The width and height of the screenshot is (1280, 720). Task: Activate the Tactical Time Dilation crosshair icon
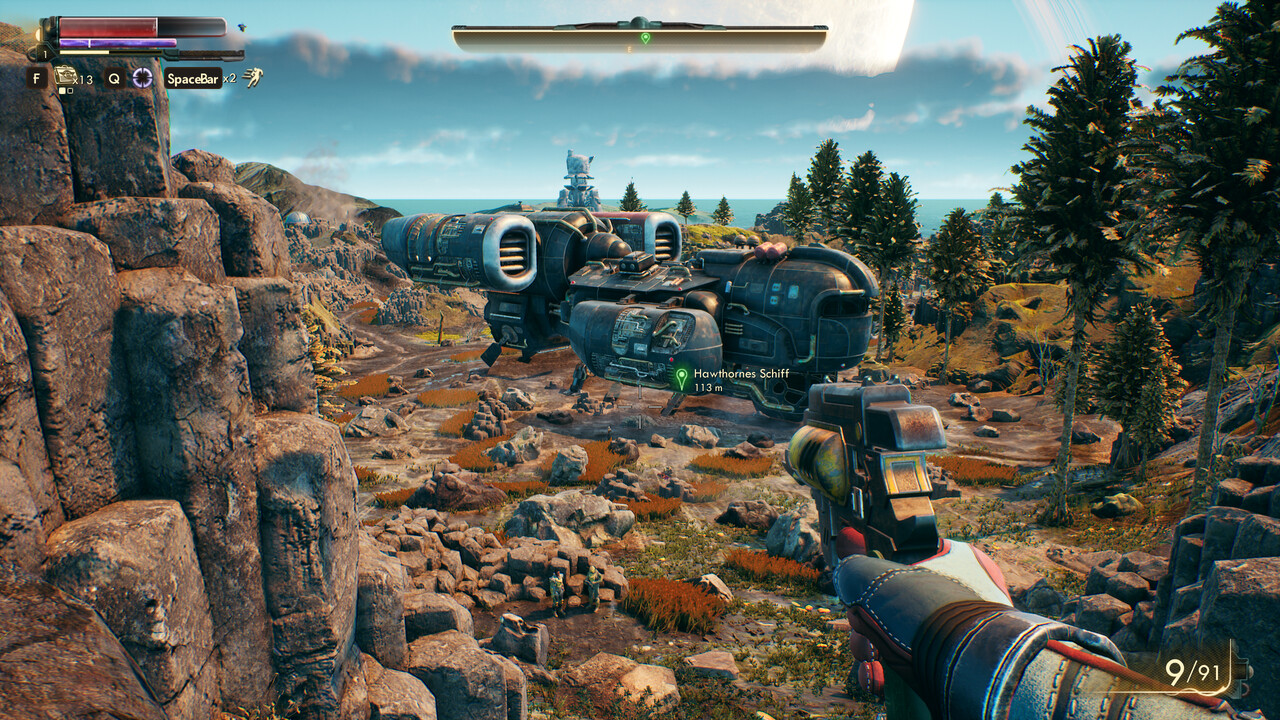(x=143, y=77)
